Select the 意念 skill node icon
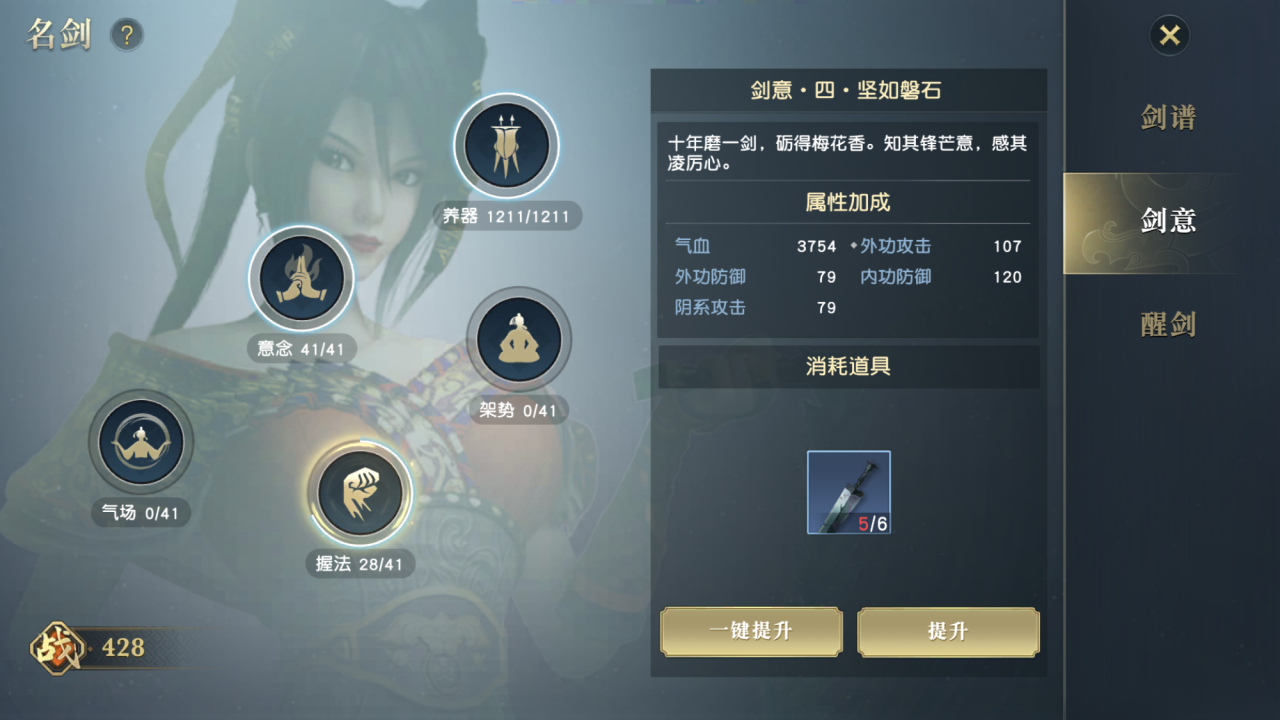This screenshot has height=720, width=1280. (x=301, y=280)
